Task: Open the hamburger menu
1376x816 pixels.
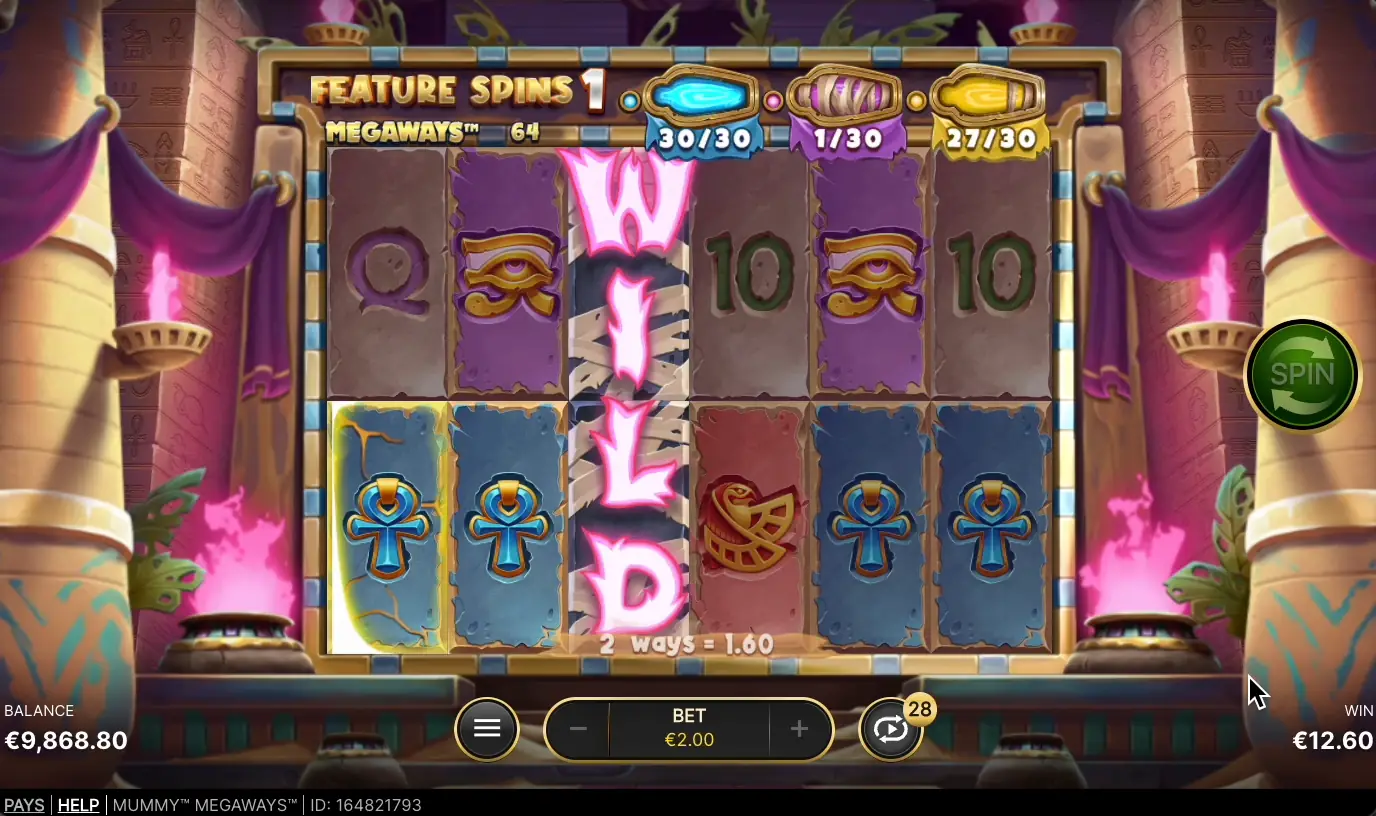Action: (x=487, y=728)
